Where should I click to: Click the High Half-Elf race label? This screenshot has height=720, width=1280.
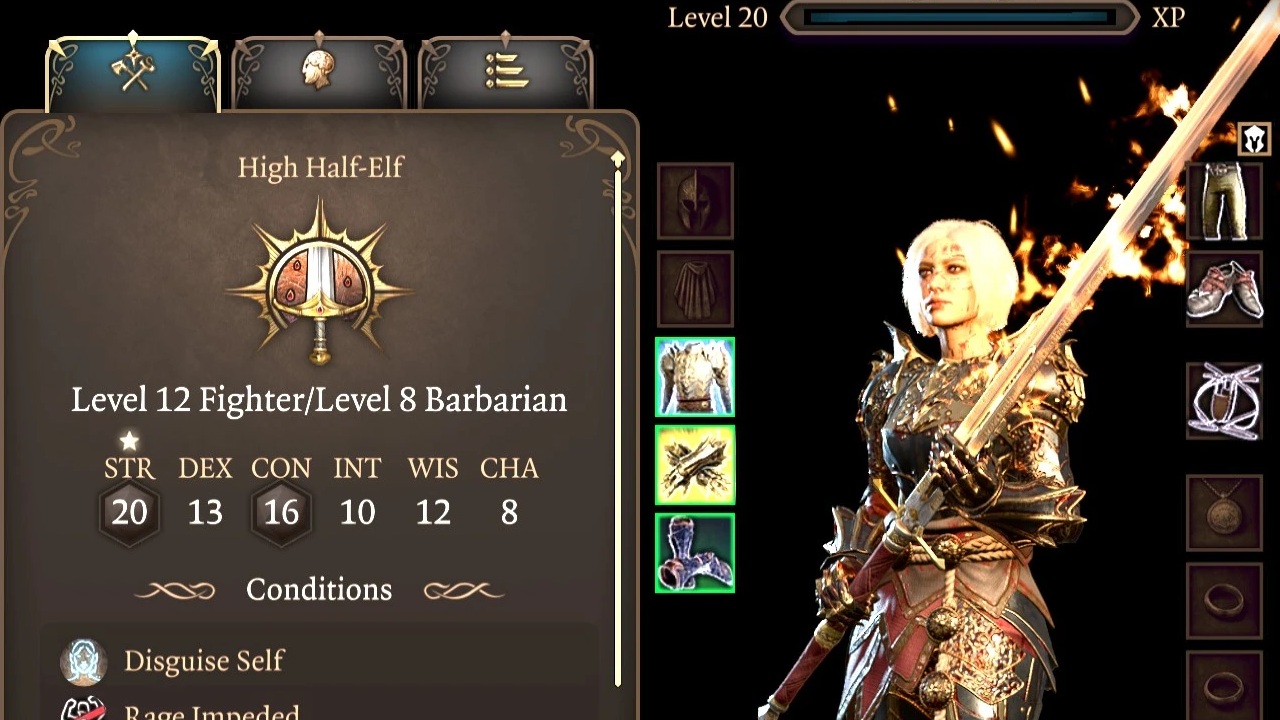pos(319,168)
